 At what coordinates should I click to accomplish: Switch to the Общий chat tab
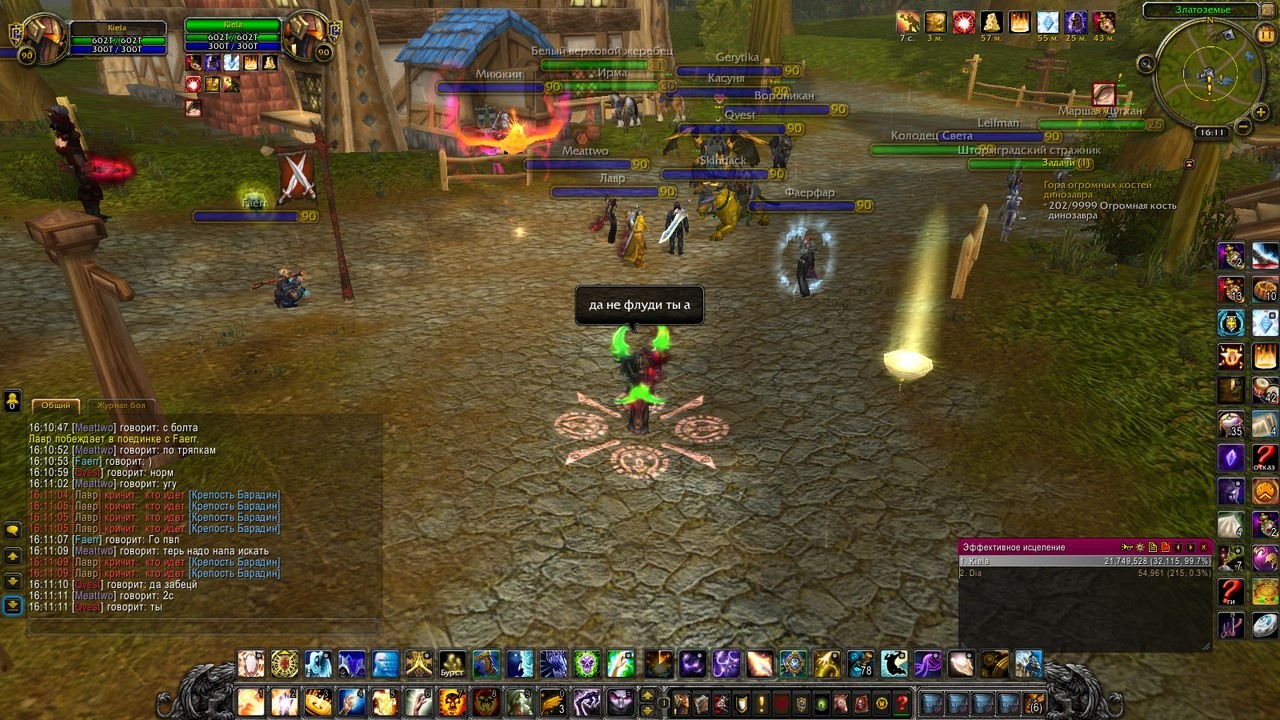(x=56, y=405)
